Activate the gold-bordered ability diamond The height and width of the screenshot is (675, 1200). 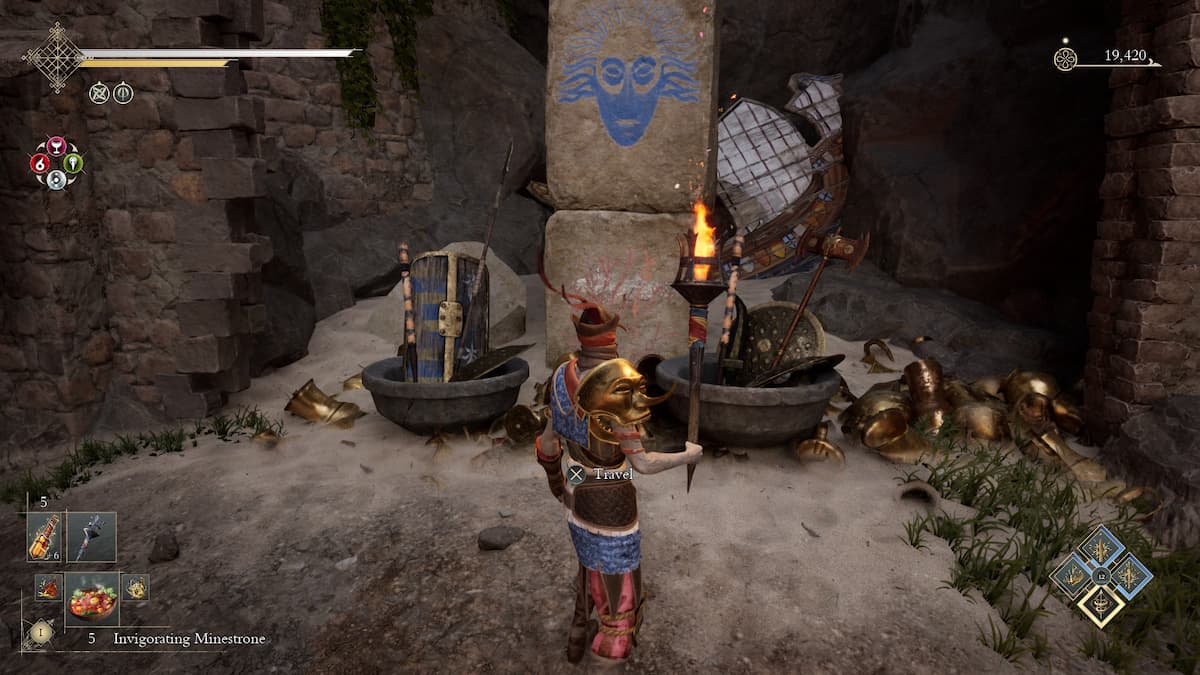click(1100, 605)
